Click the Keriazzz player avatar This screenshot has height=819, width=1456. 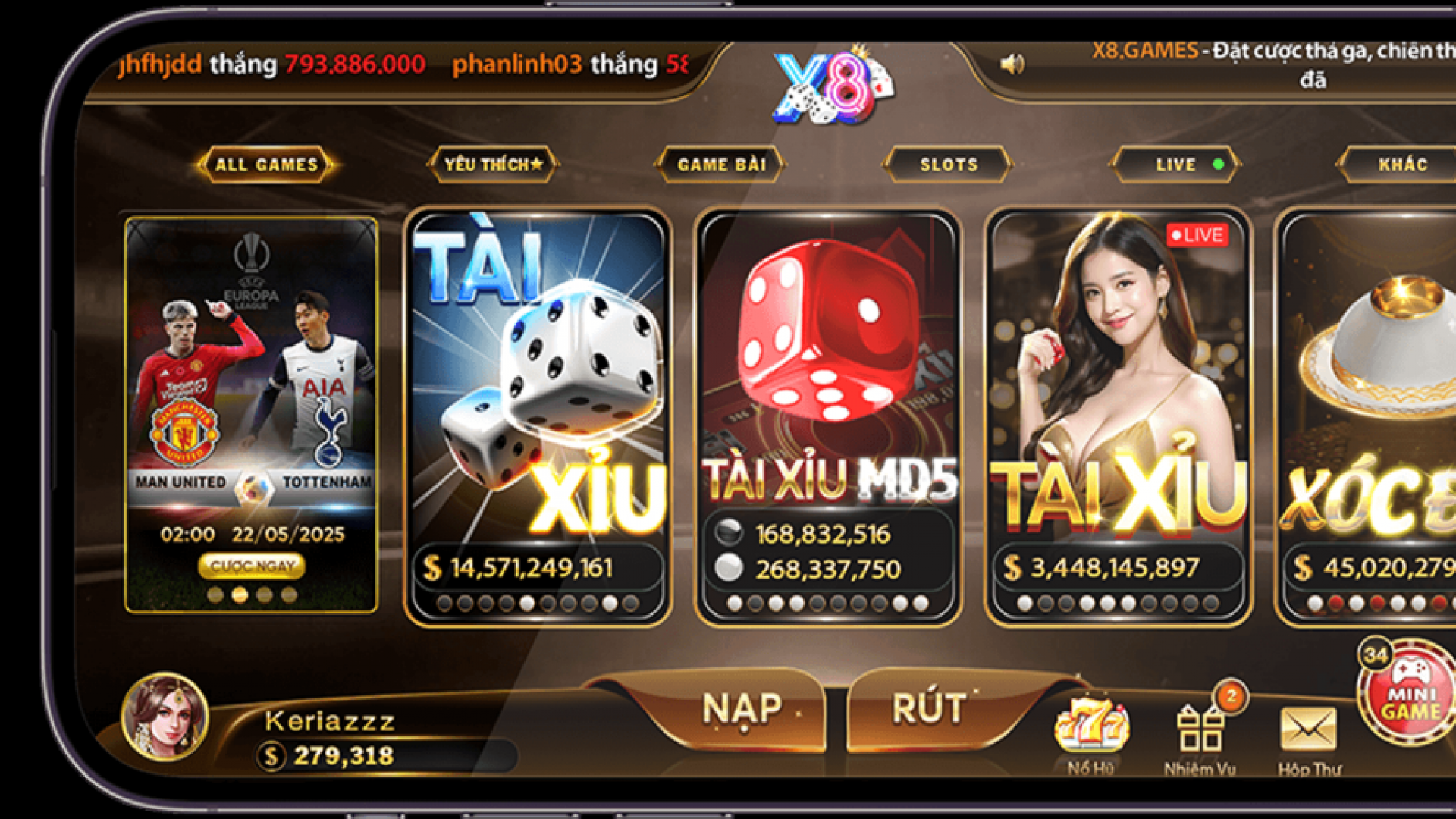pyautogui.click(x=165, y=717)
